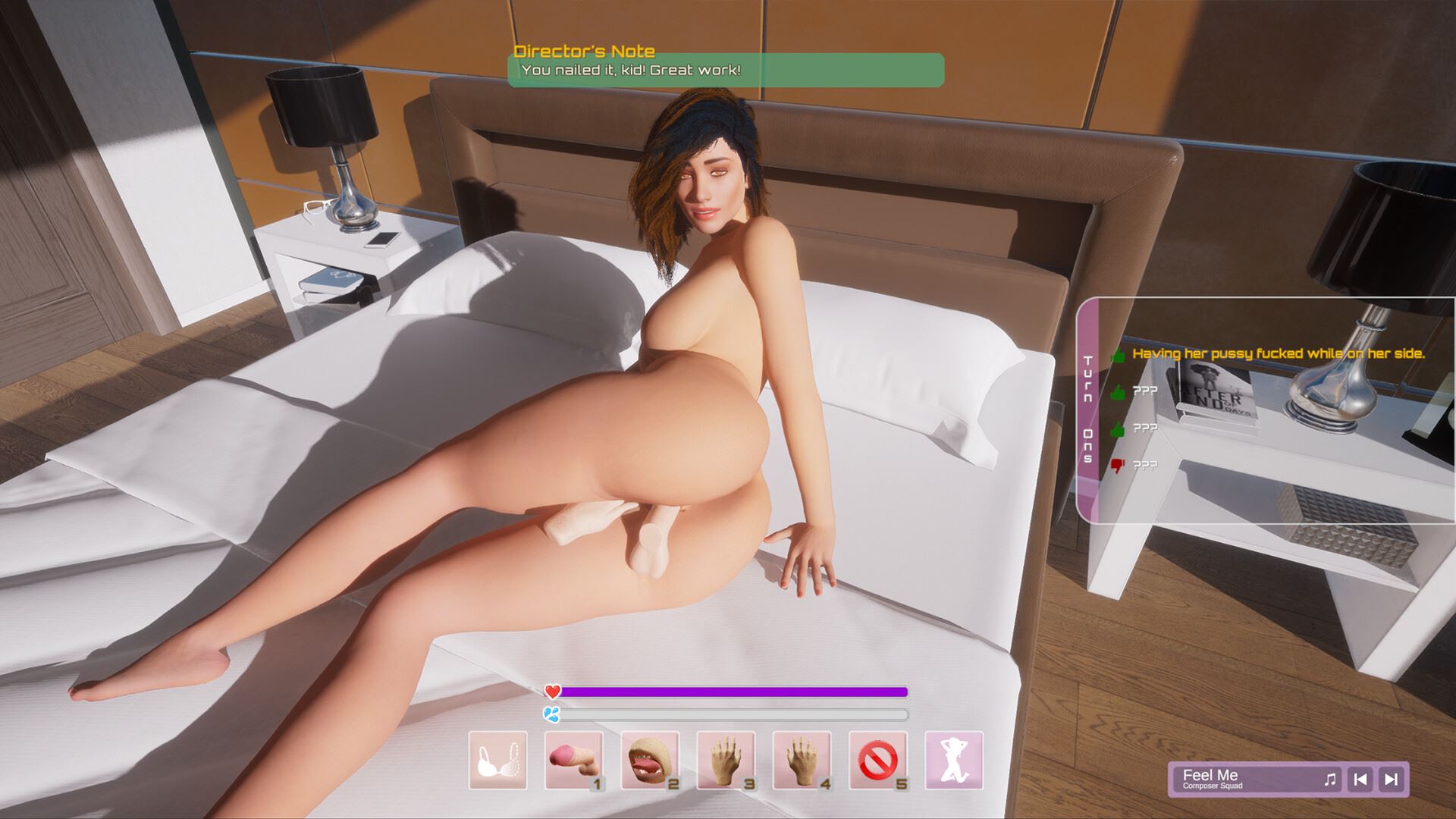This screenshot has width=1456, height=819.
Task: Skip back to the previous music track
Action: 1361,779
